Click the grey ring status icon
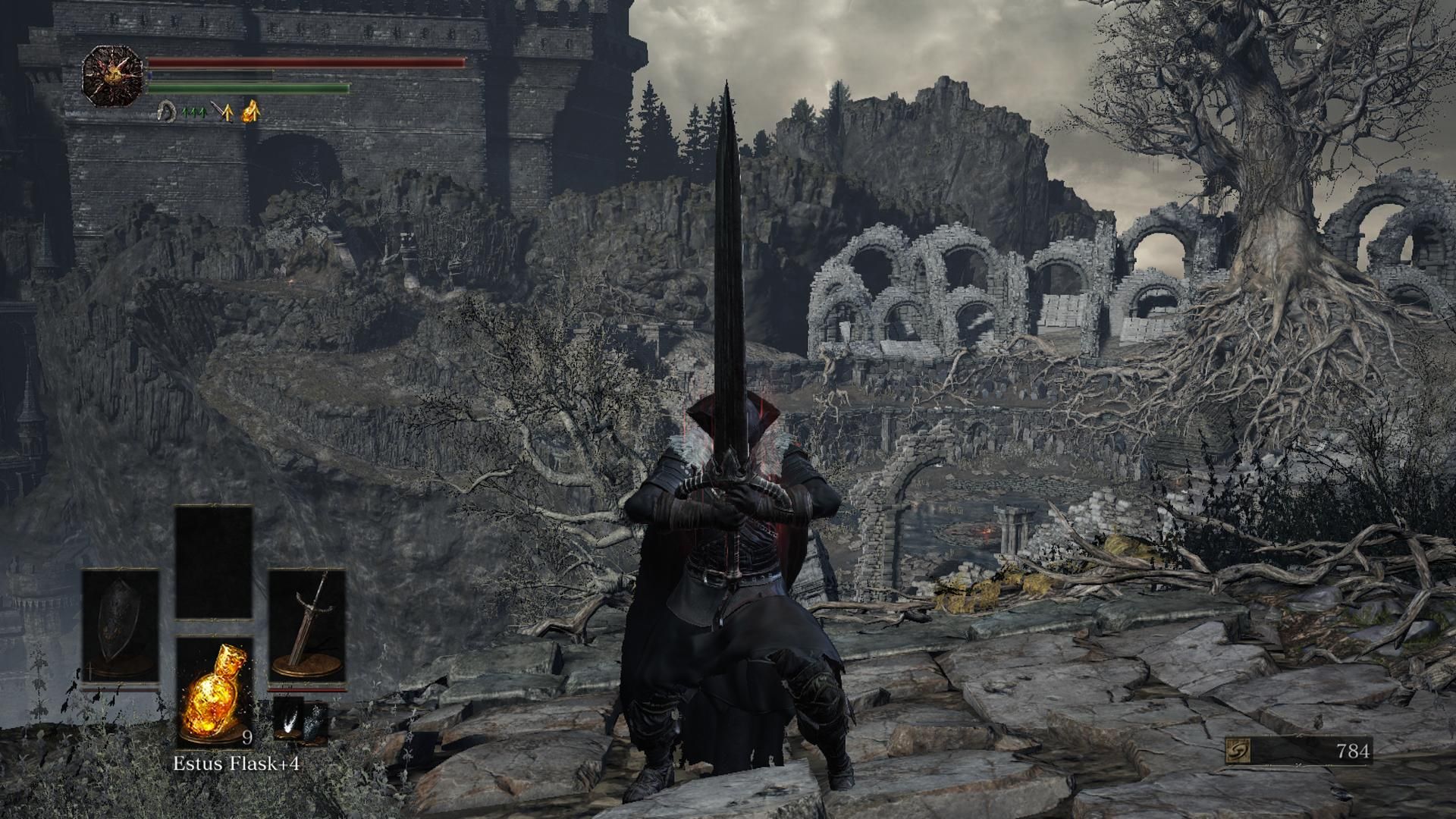The width and height of the screenshot is (1456, 819). (x=165, y=112)
